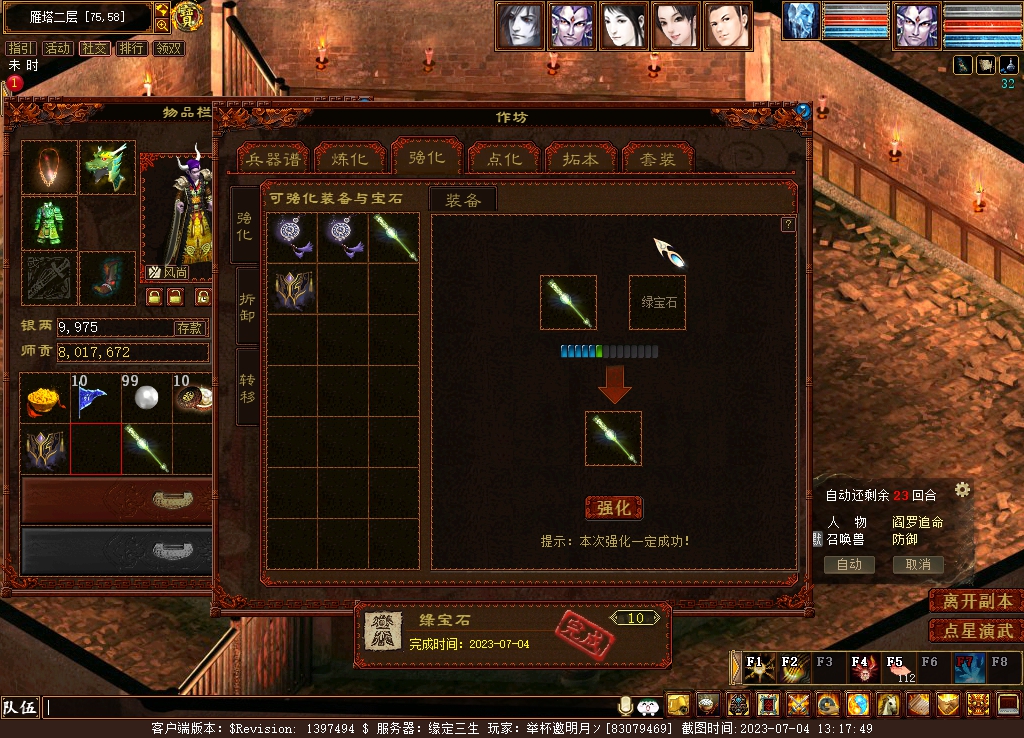Click the 强化 enhance button
Screen dimensions: 1024x738
613,508
